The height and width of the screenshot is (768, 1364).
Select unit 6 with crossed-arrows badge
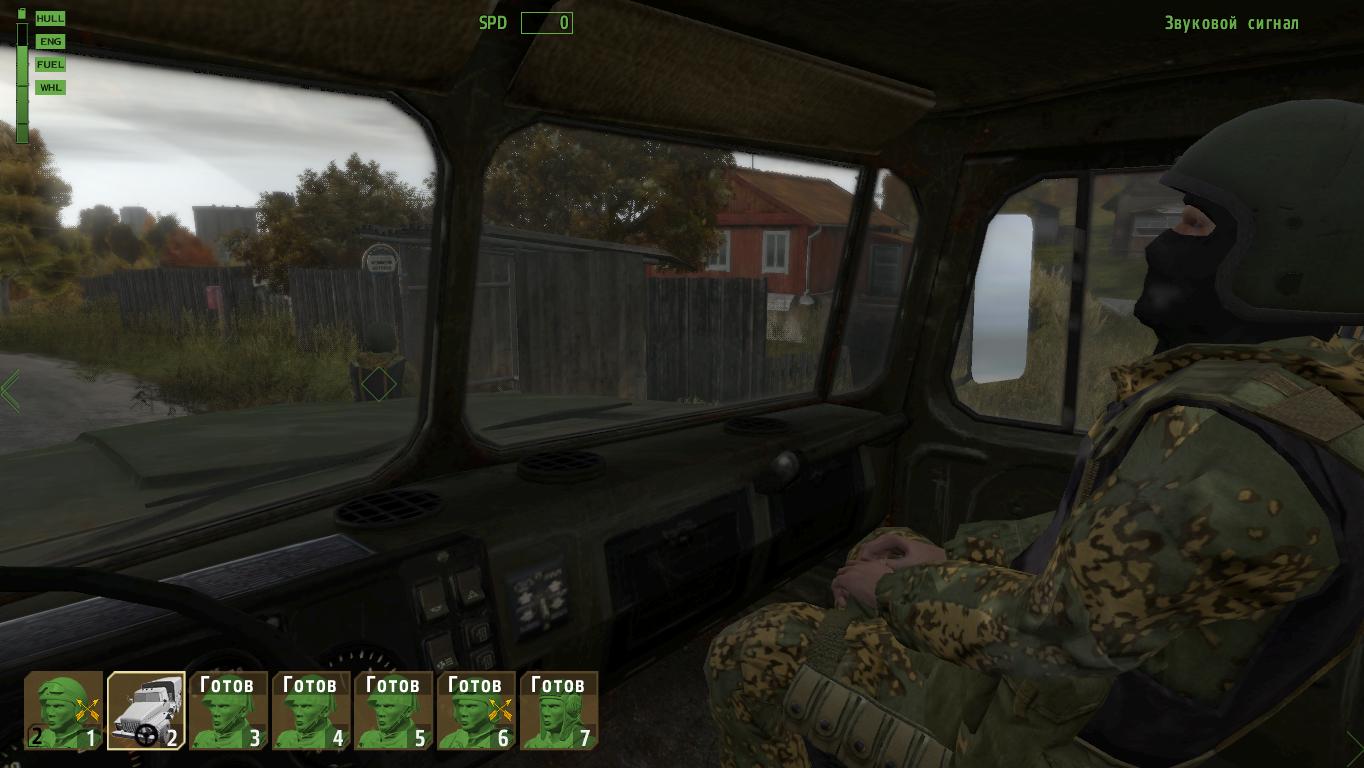pyautogui.click(x=476, y=711)
